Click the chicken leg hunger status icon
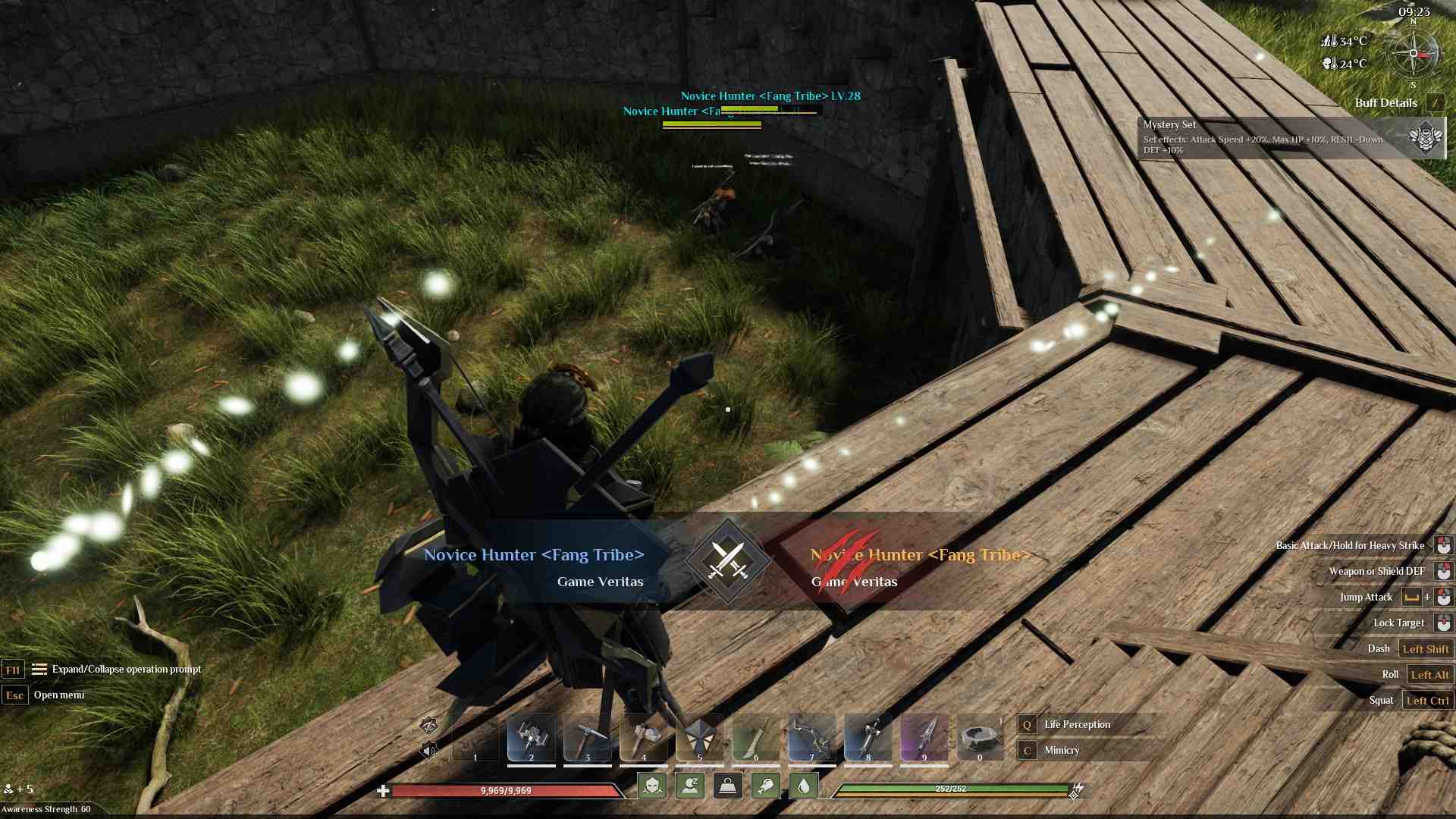The width and height of the screenshot is (1456, 819). [764, 787]
